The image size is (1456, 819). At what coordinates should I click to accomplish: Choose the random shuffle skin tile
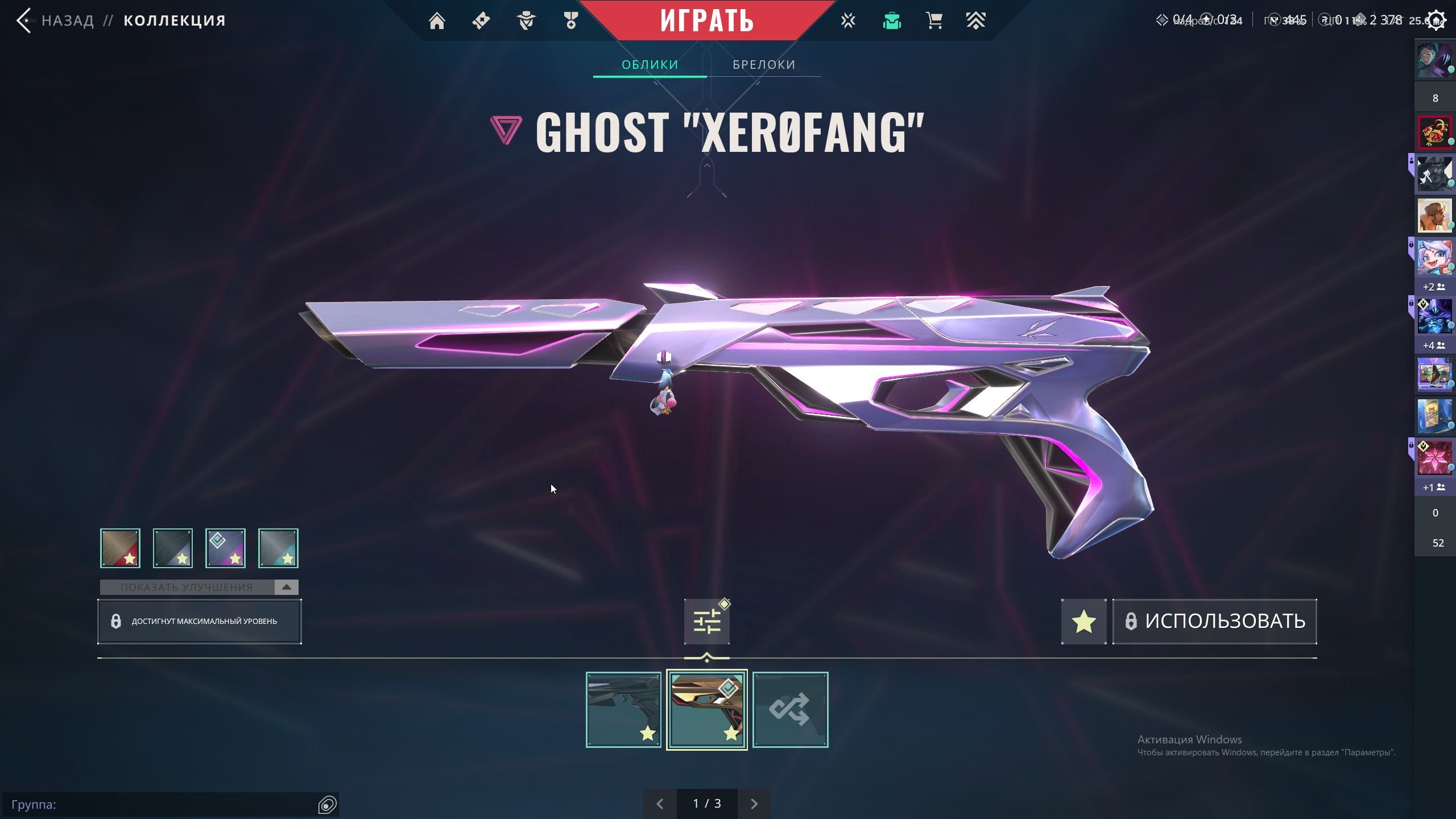click(x=790, y=709)
